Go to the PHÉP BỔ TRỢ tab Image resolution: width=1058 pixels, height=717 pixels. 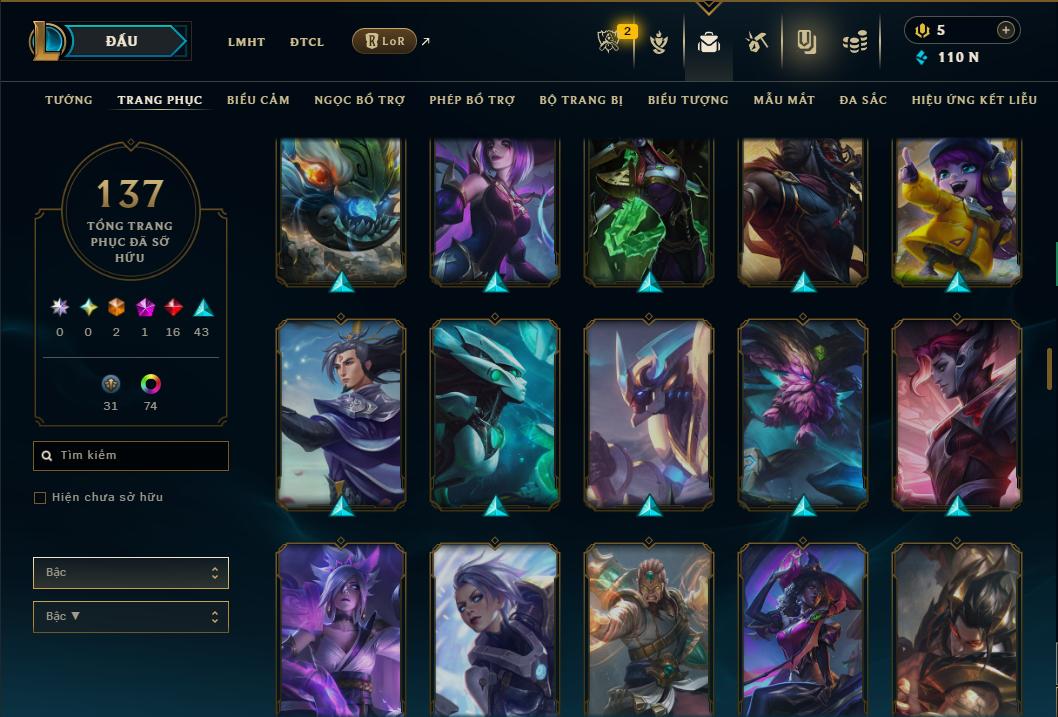coord(472,100)
